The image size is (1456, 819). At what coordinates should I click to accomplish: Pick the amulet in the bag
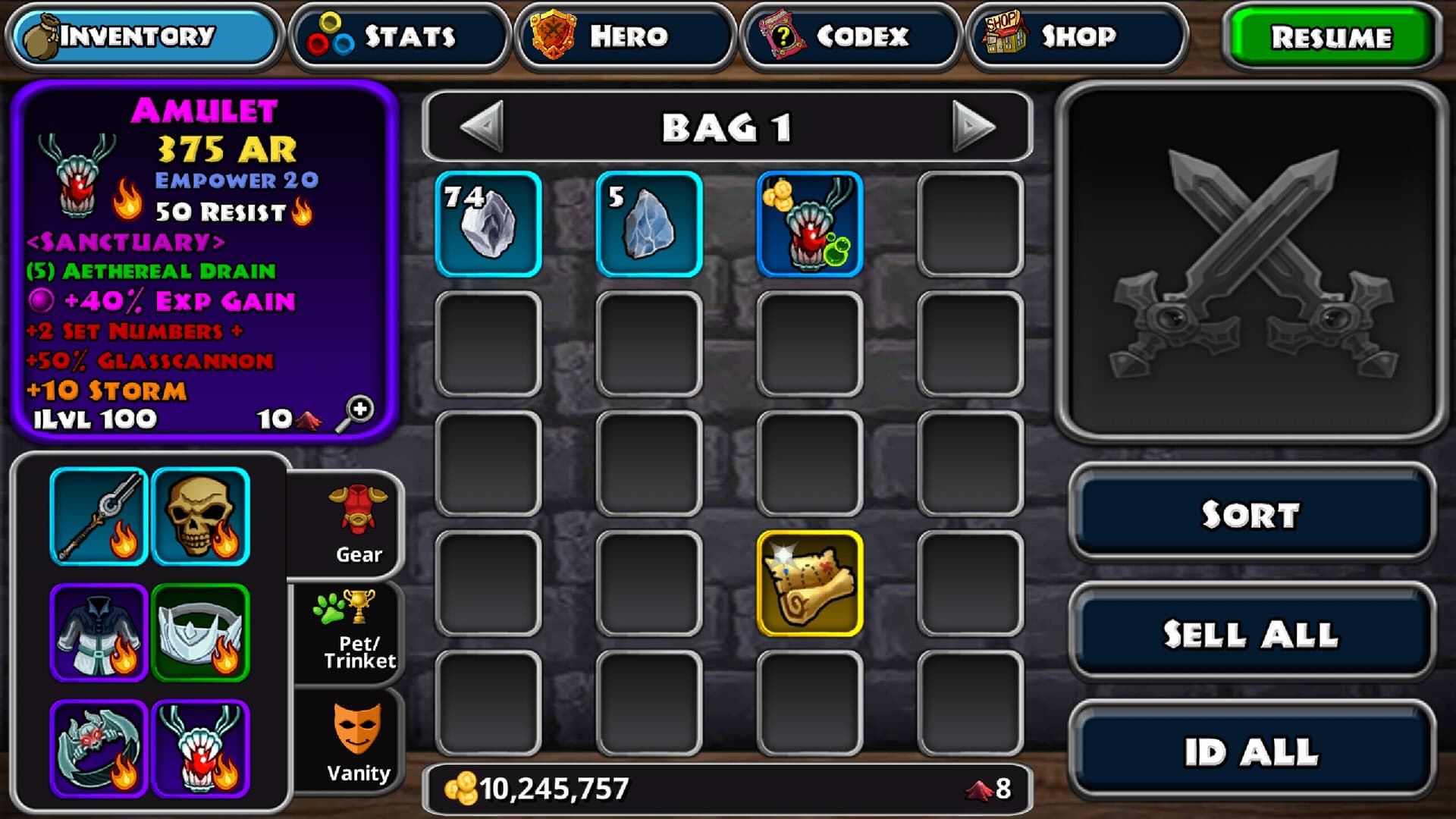pos(810,224)
